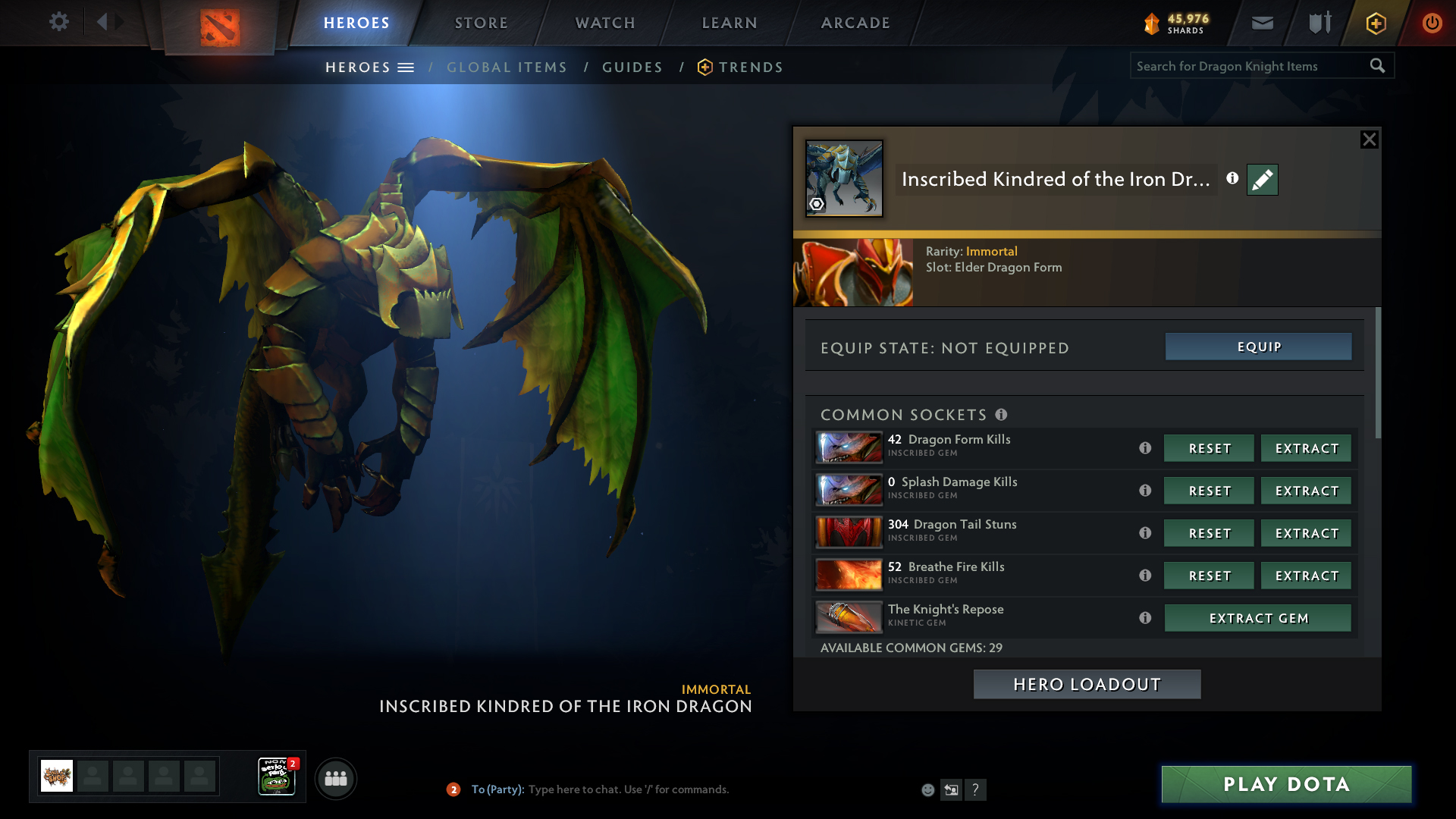Extract the Splash Damage Kills gem

pyautogui.click(x=1306, y=491)
